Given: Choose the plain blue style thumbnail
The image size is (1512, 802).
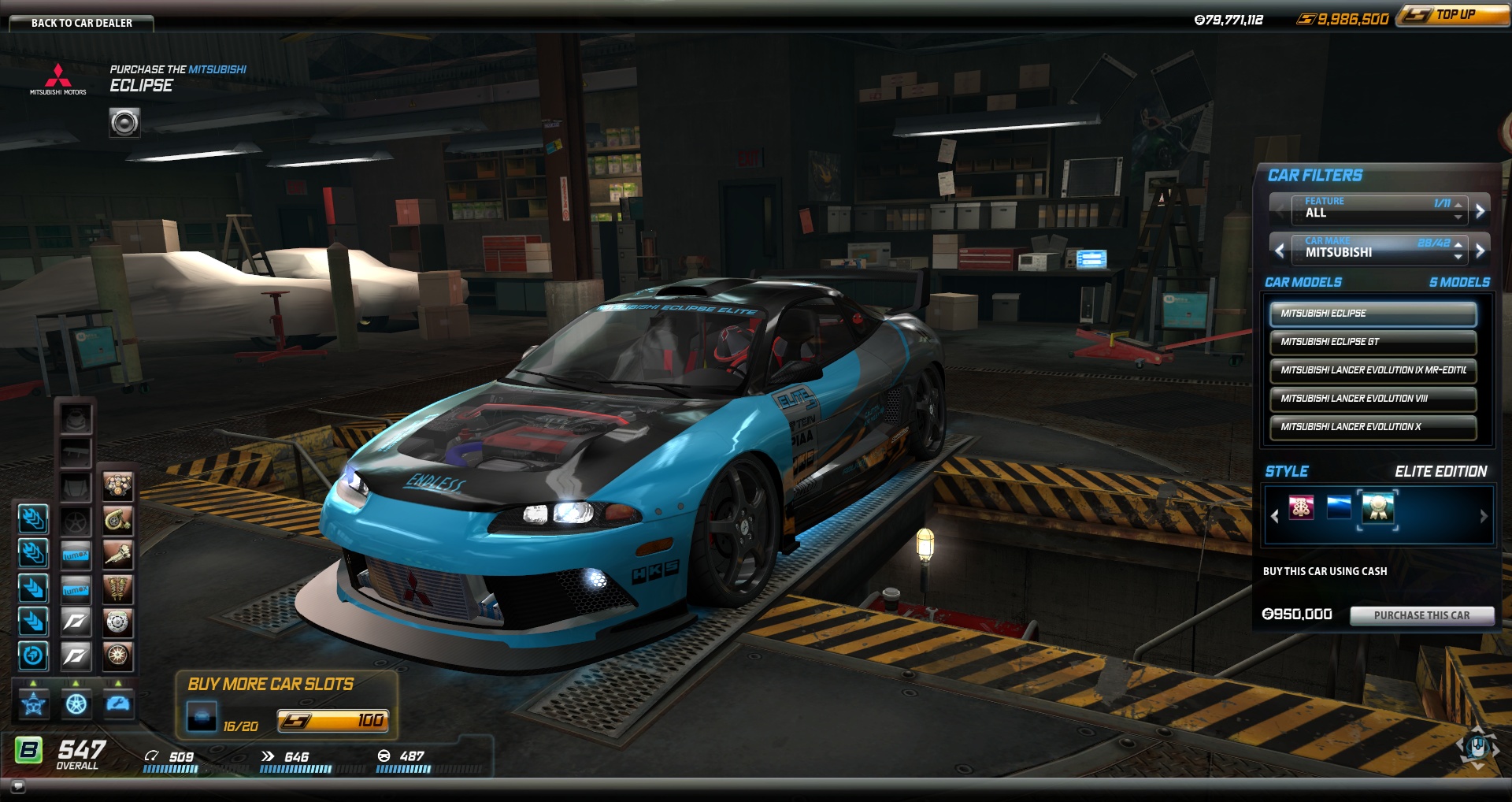Looking at the screenshot, I should [1339, 508].
